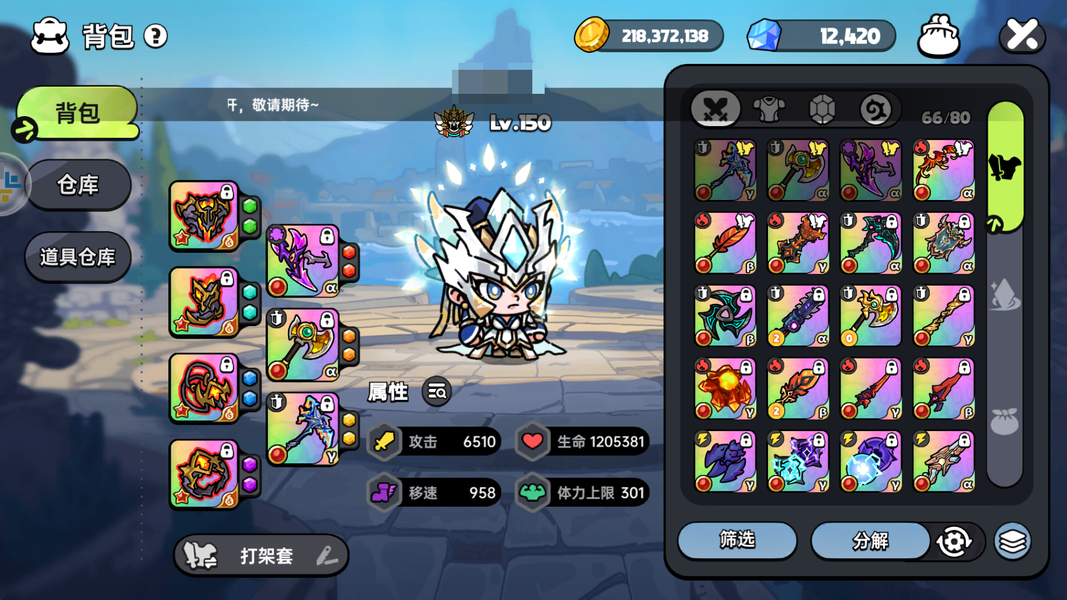Select the red feather weapon in inventory
1067x600 pixels.
(725, 243)
